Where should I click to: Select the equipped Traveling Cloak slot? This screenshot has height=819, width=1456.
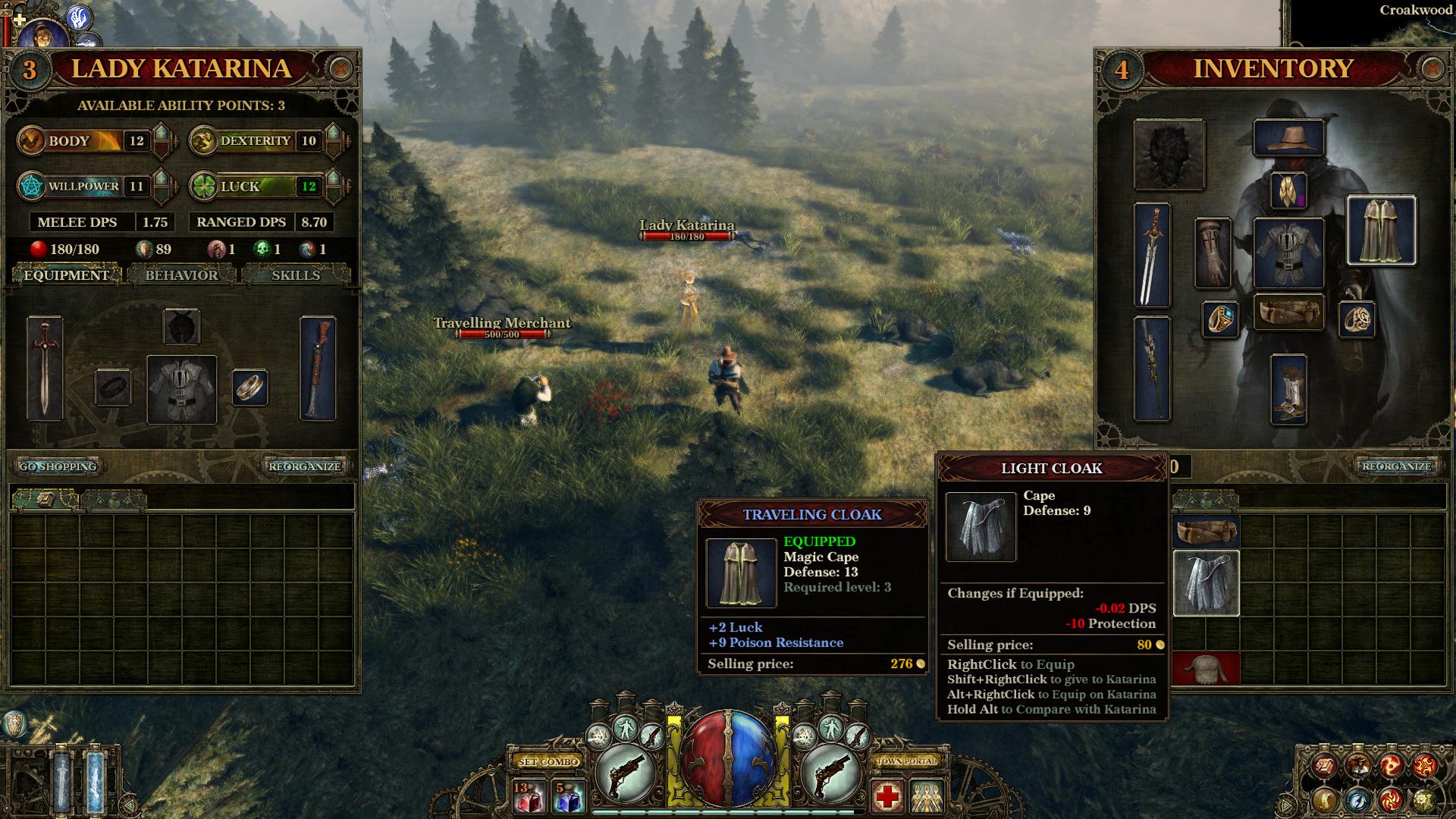click(x=1381, y=231)
